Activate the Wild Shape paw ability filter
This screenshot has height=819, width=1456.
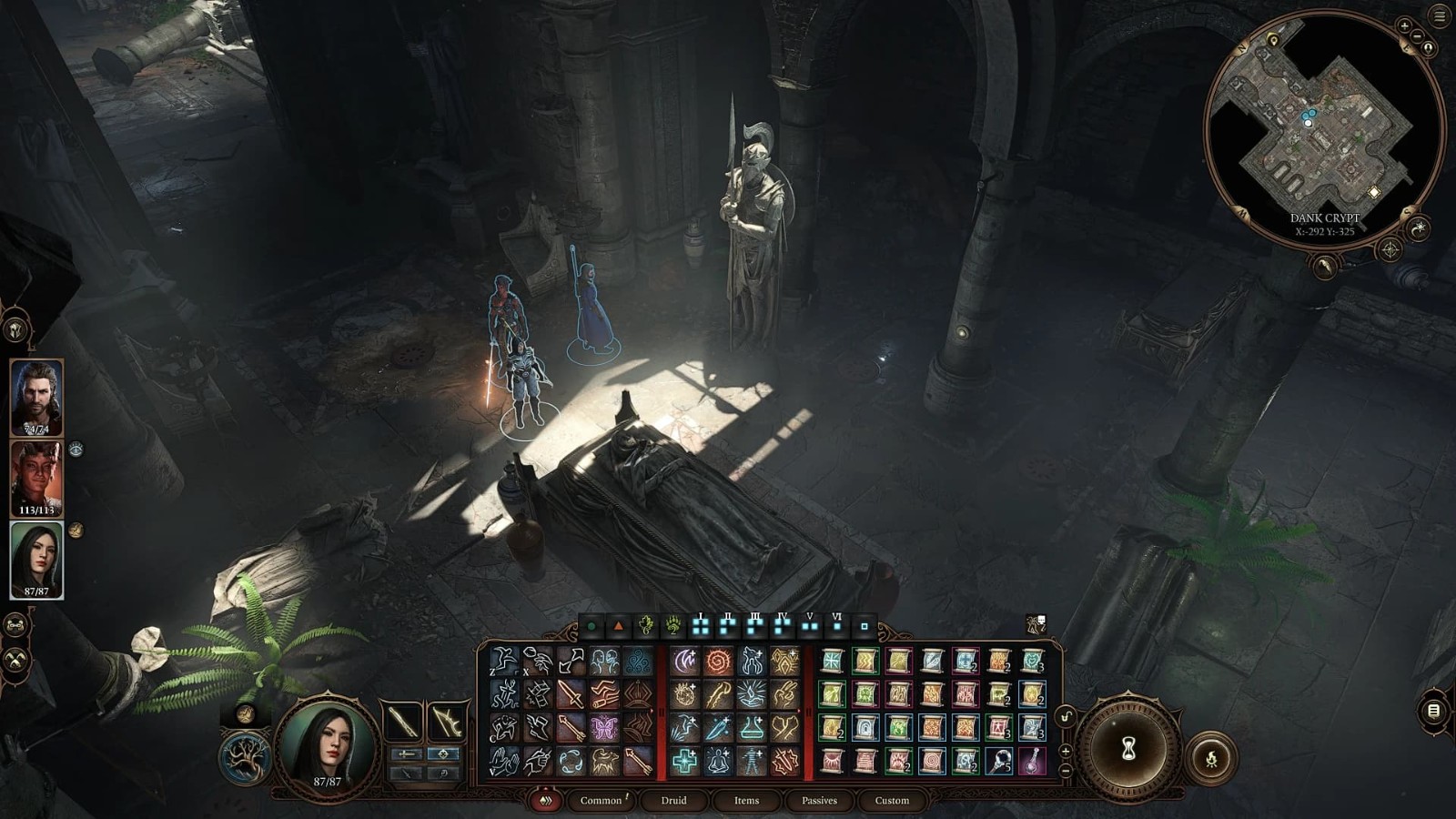click(672, 626)
